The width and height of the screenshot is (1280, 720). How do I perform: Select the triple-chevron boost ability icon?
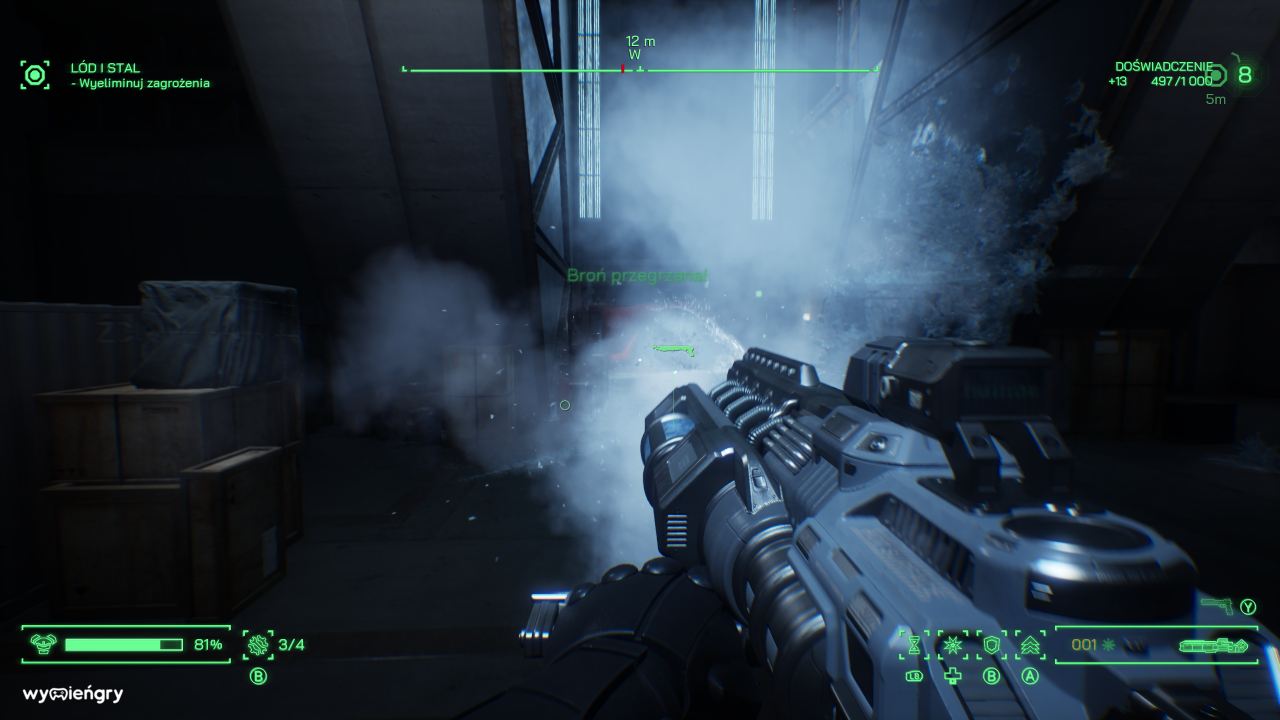pyautogui.click(x=1029, y=646)
